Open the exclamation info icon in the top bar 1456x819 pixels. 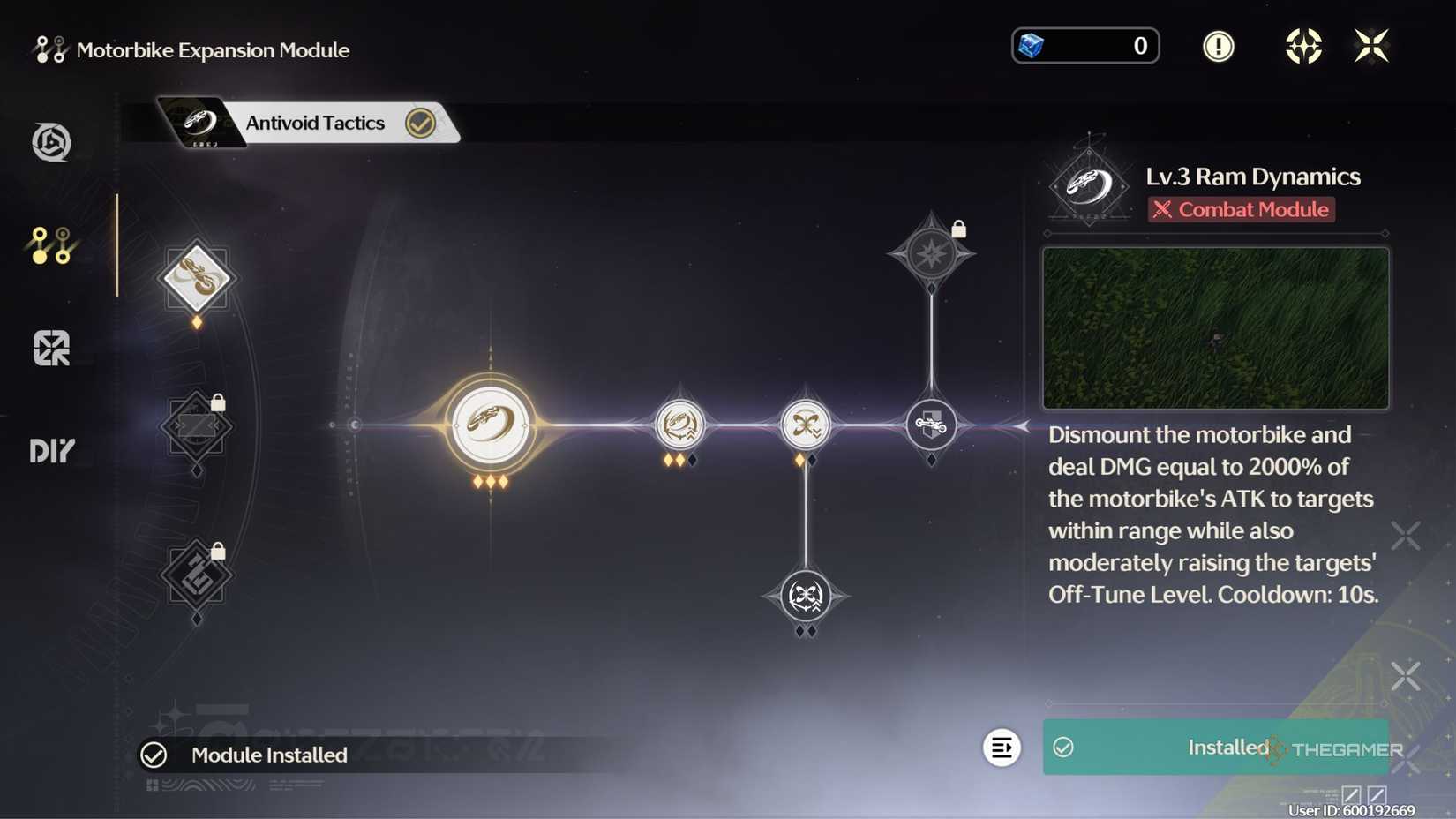(x=1219, y=46)
